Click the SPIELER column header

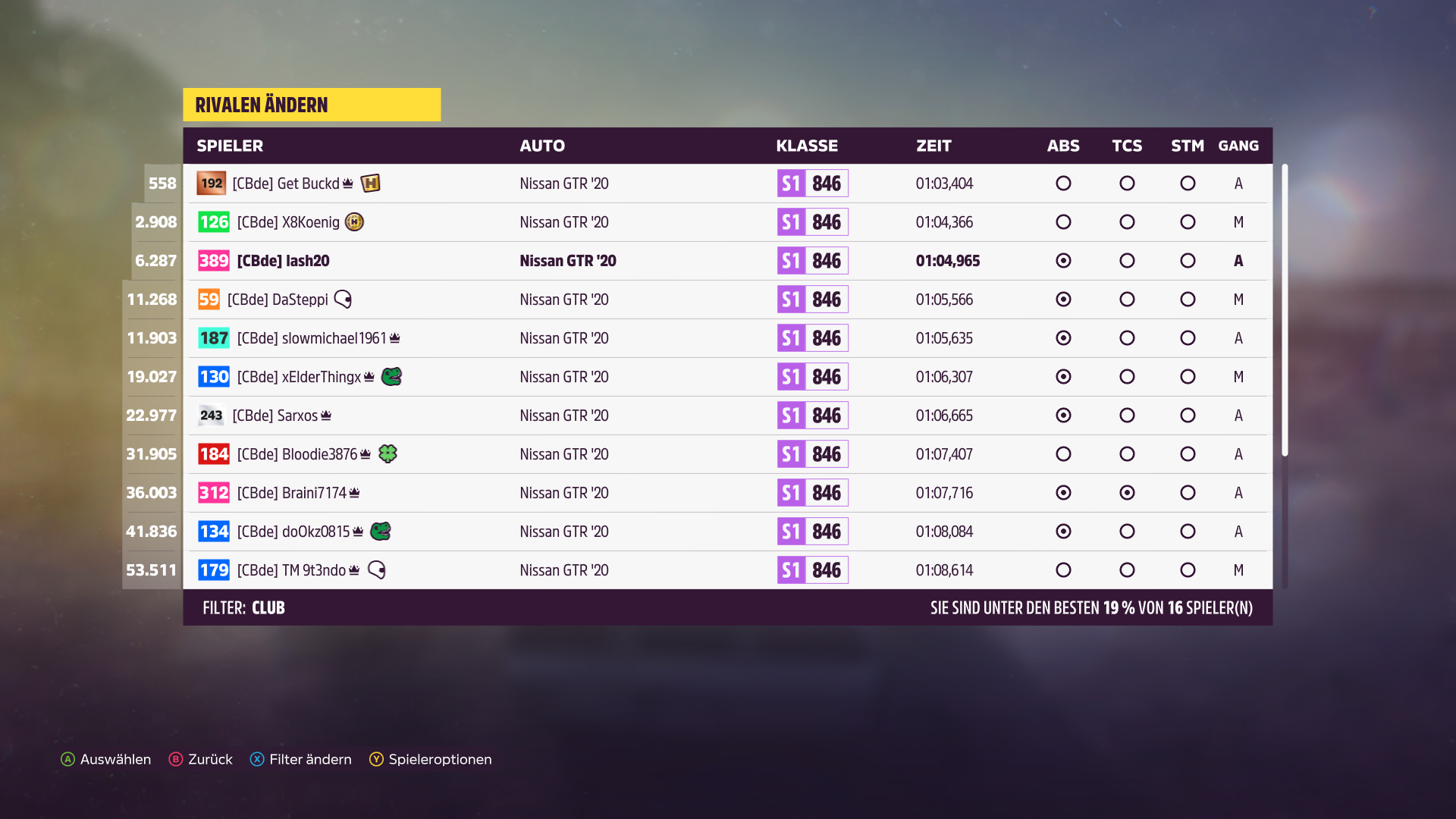point(230,146)
